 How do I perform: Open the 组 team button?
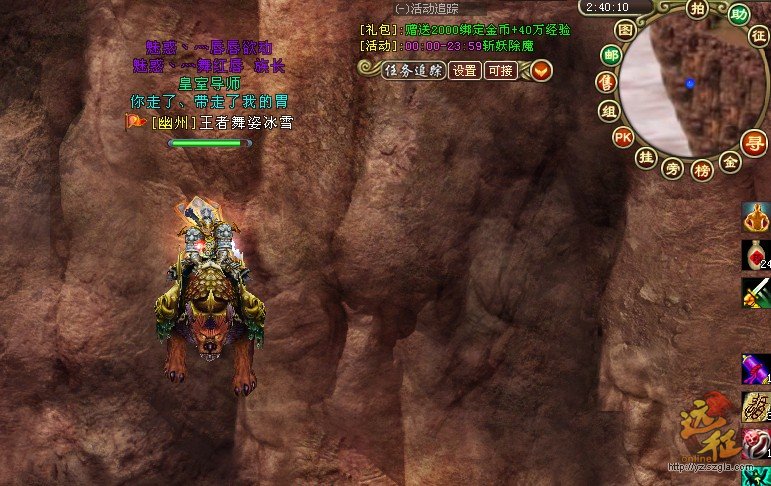[608, 110]
